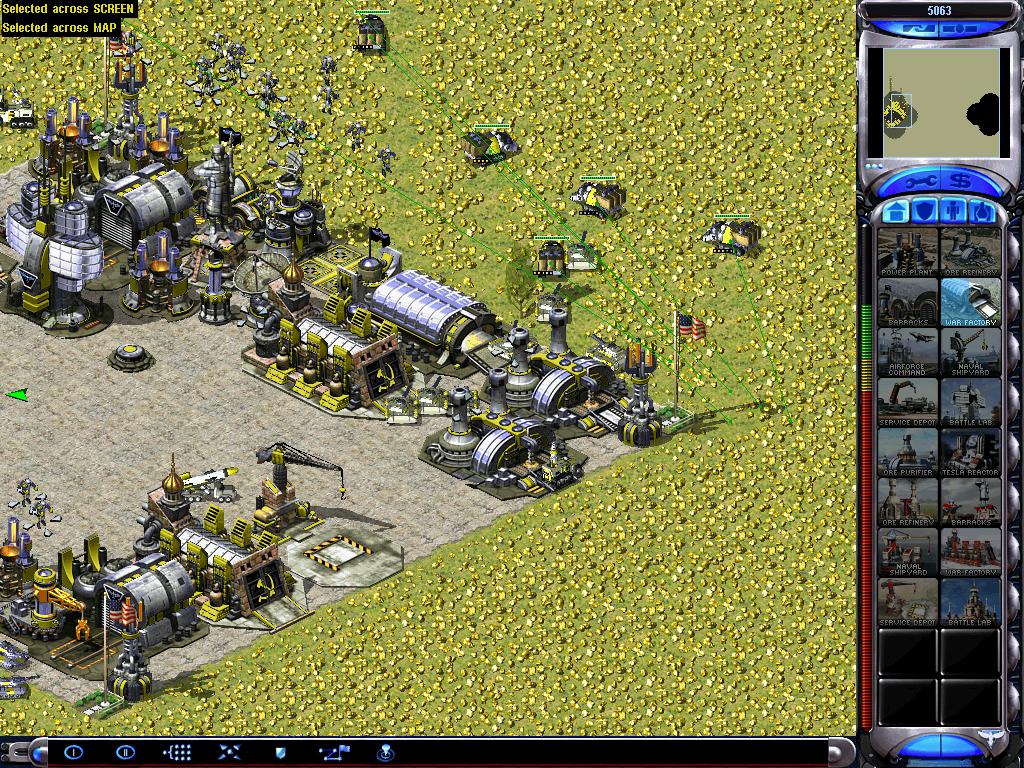Activate the type-select dots grid button
This screenshot has width=1024, height=768.
point(177,752)
